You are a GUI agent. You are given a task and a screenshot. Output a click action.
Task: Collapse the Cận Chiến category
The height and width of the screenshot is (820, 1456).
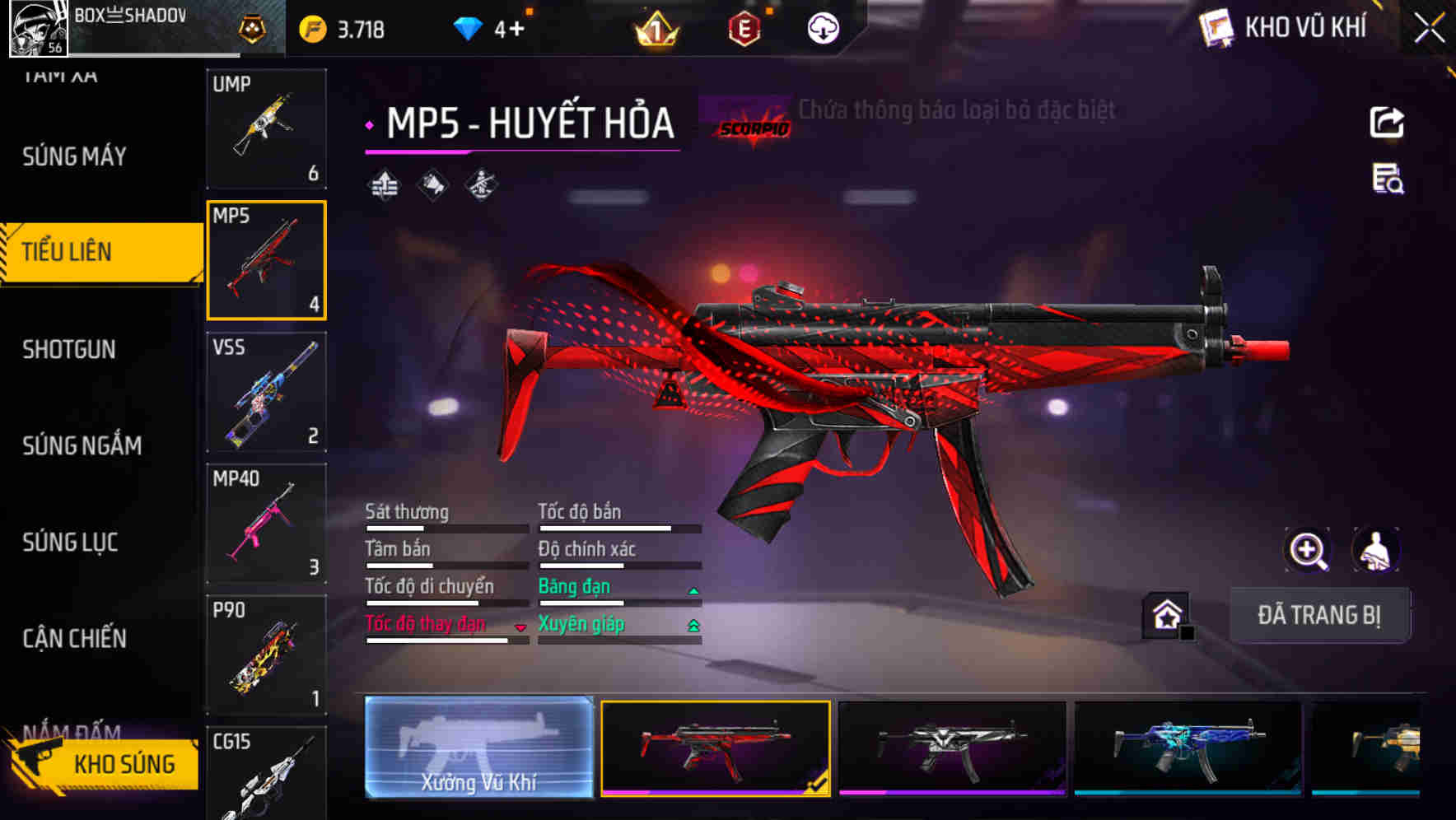pos(74,639)
